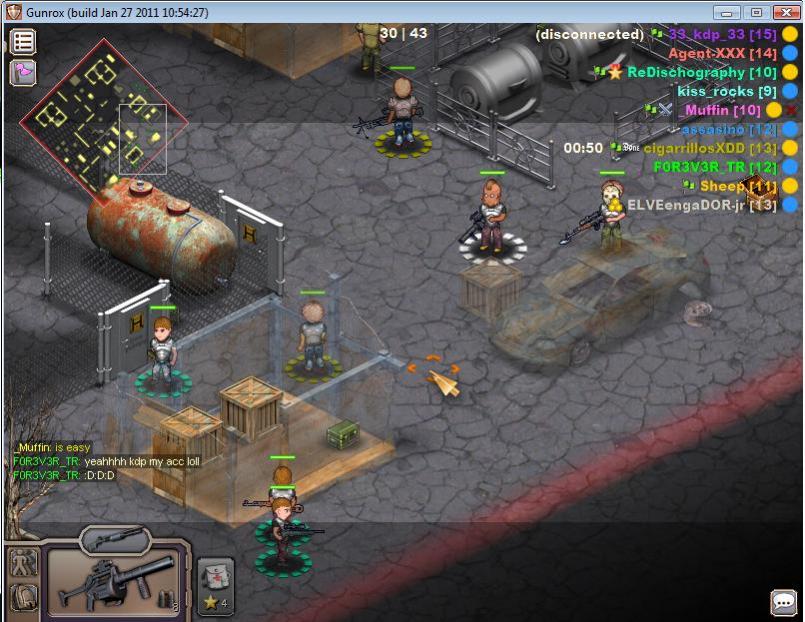Viewport: 805px width, 622px height.
Task: Click the red X beside _Muffin
Action: click(791, 110)
